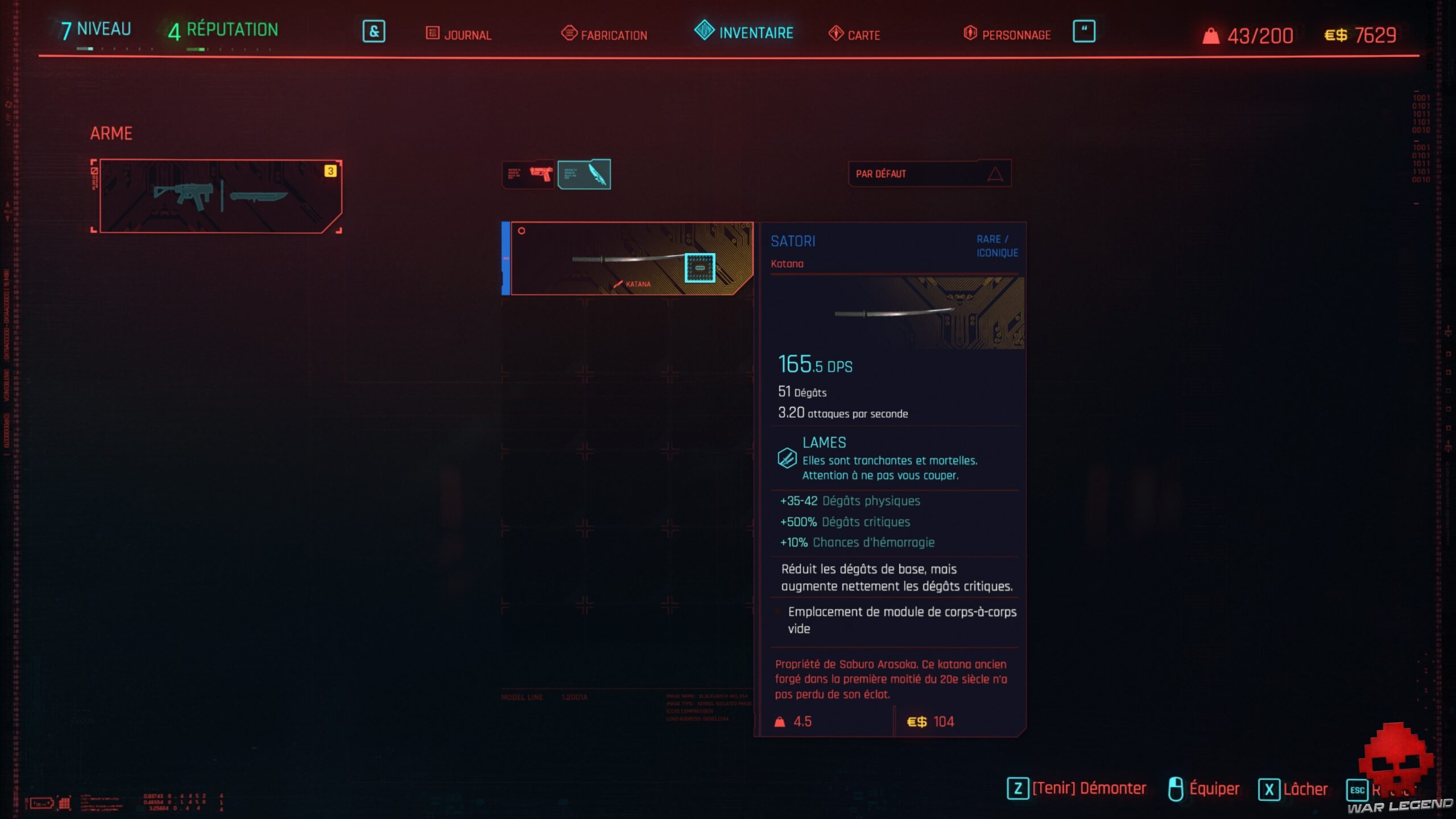The image size is (1456, 819).
Task: Click the Inventaire diamond icon
Action: coord(702,32)
